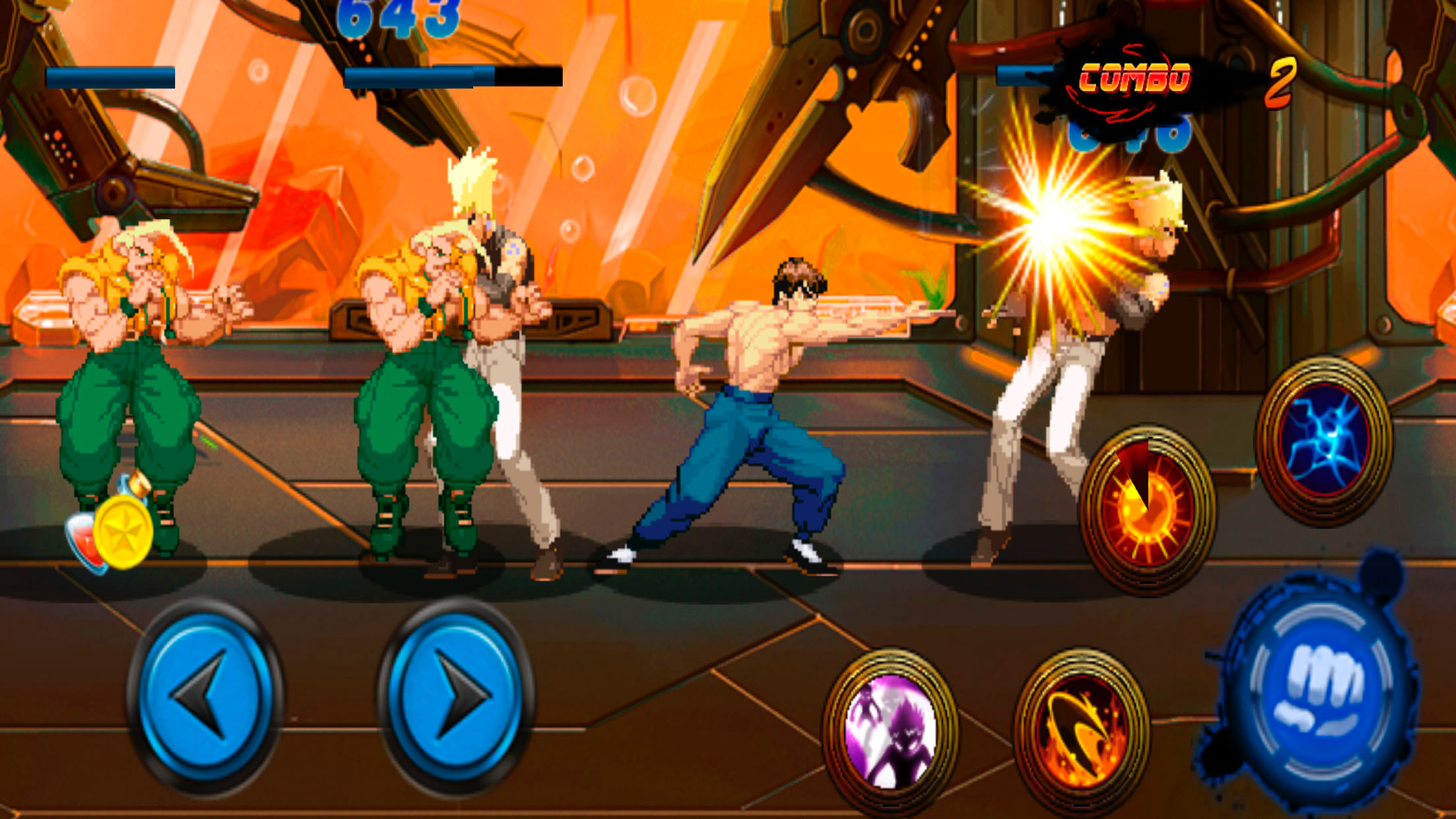Hit the blue fist punch button

point(1319,690)
